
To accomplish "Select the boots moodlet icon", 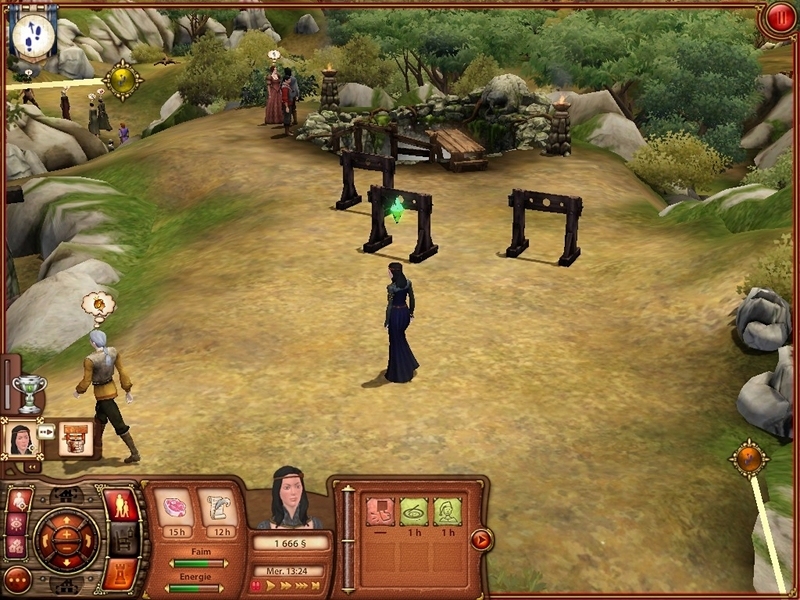I will coord(380,511).
